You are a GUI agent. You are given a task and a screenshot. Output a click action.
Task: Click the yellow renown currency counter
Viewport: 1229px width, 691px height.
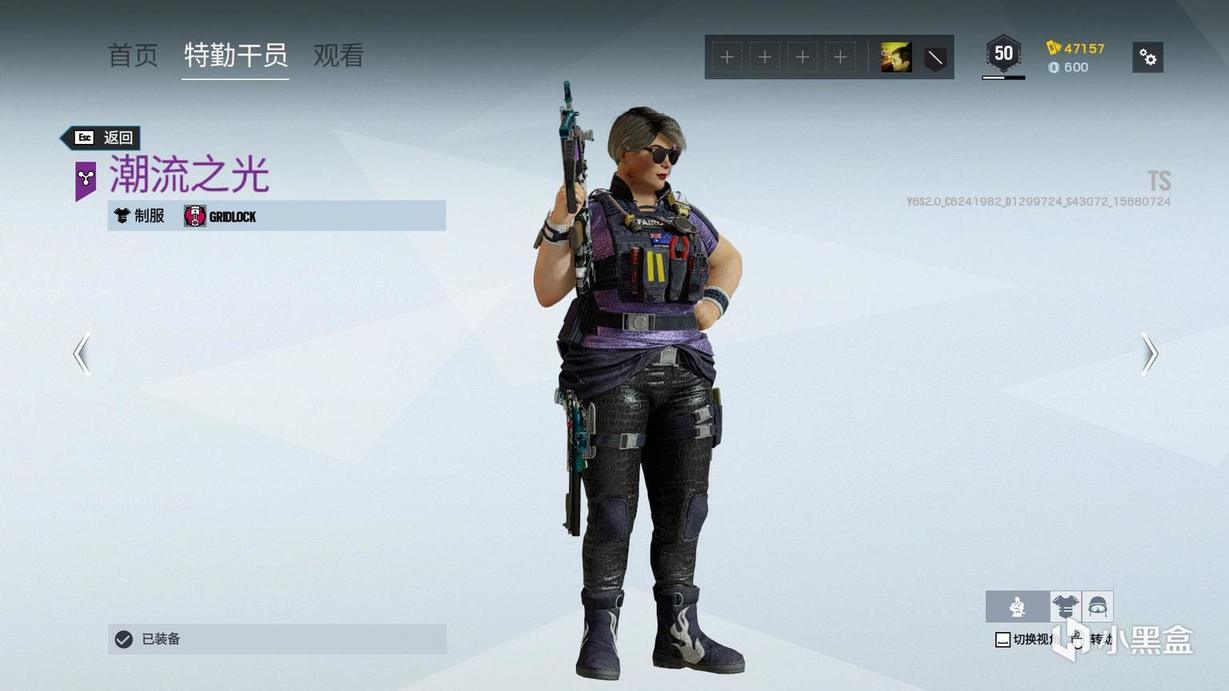pos(1075,48)
